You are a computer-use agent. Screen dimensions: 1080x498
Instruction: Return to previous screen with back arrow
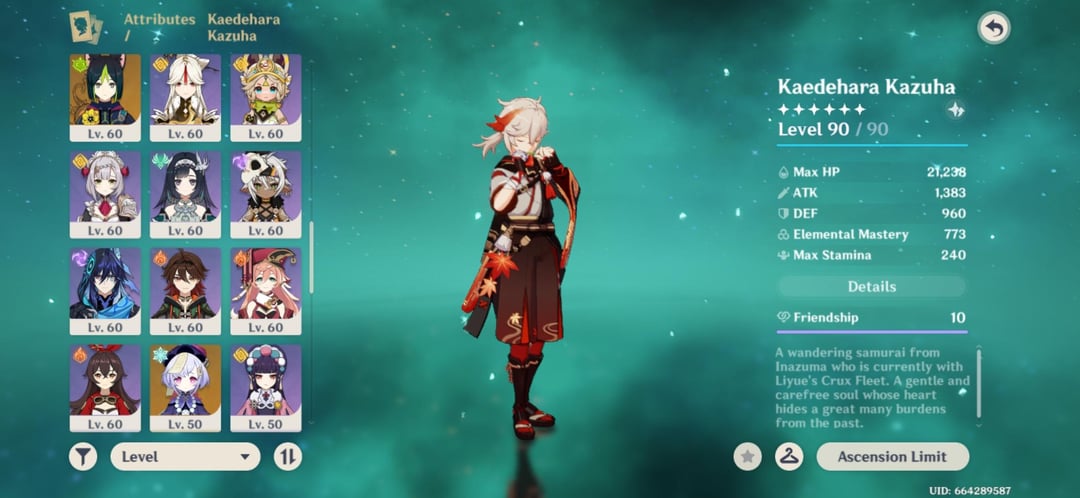tap(993, 28)
